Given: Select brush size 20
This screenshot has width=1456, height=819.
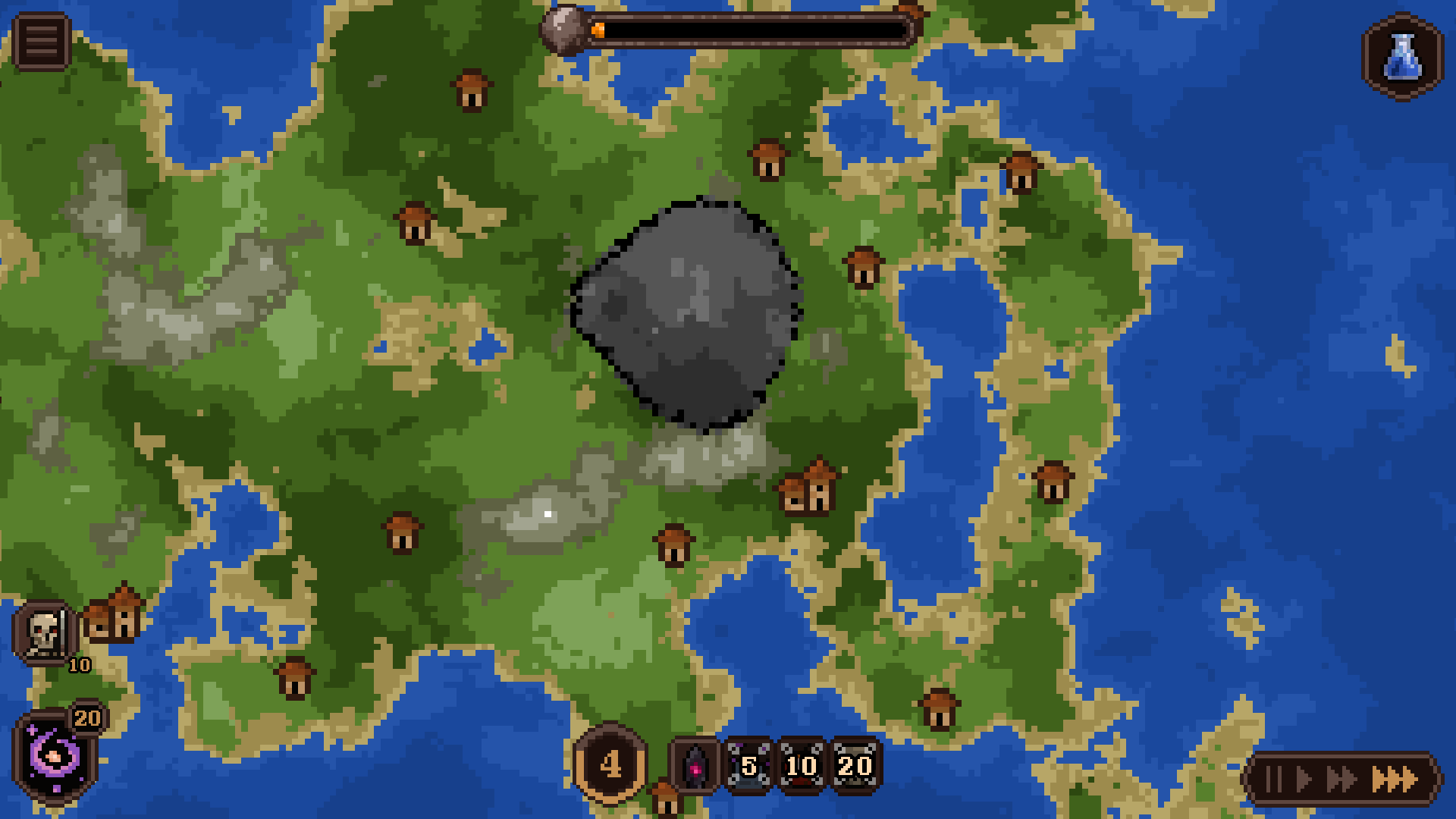Looking at the screenshot, I should (855, 767).
